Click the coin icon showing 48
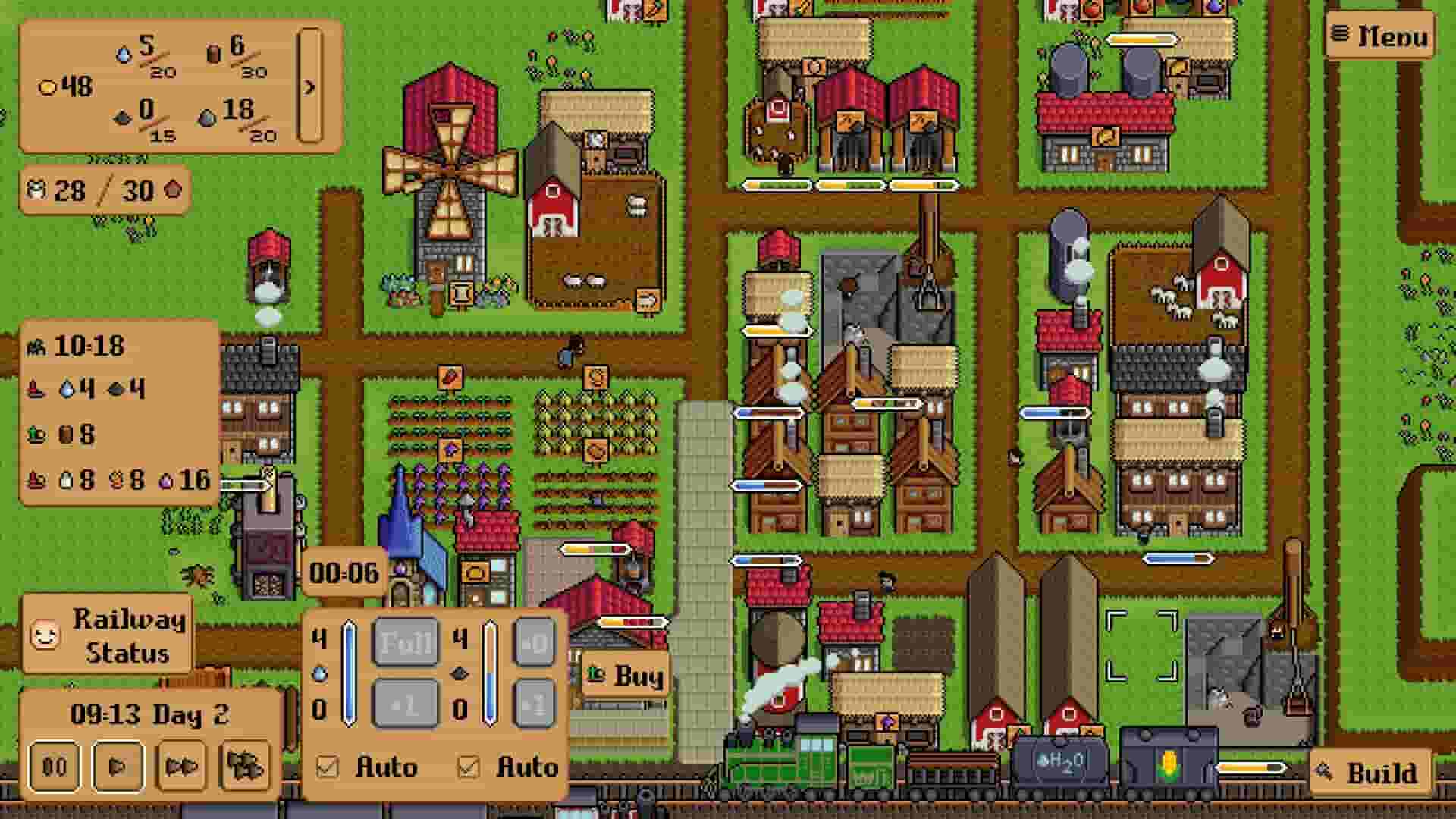Screen dimensions: 1456x819 coord(48,86)
